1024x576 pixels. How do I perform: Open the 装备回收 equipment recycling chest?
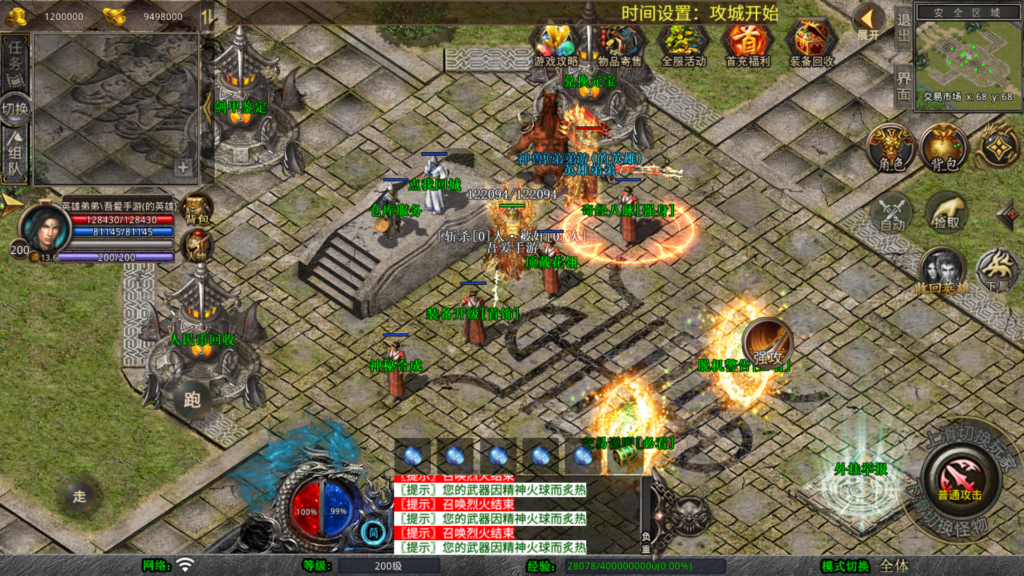(x=812, y=44)
